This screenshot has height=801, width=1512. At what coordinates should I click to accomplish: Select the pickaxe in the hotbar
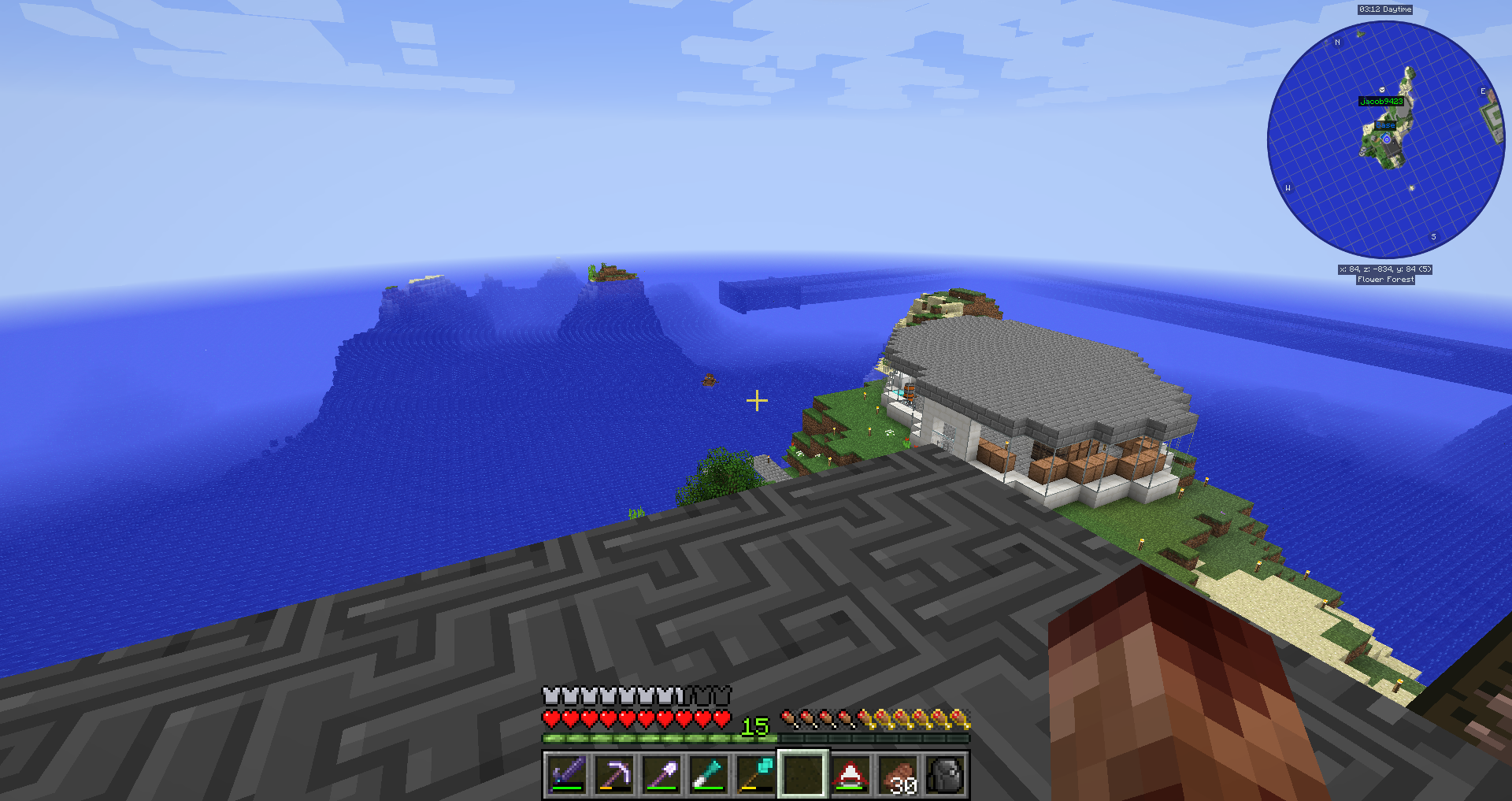point(614,774)
